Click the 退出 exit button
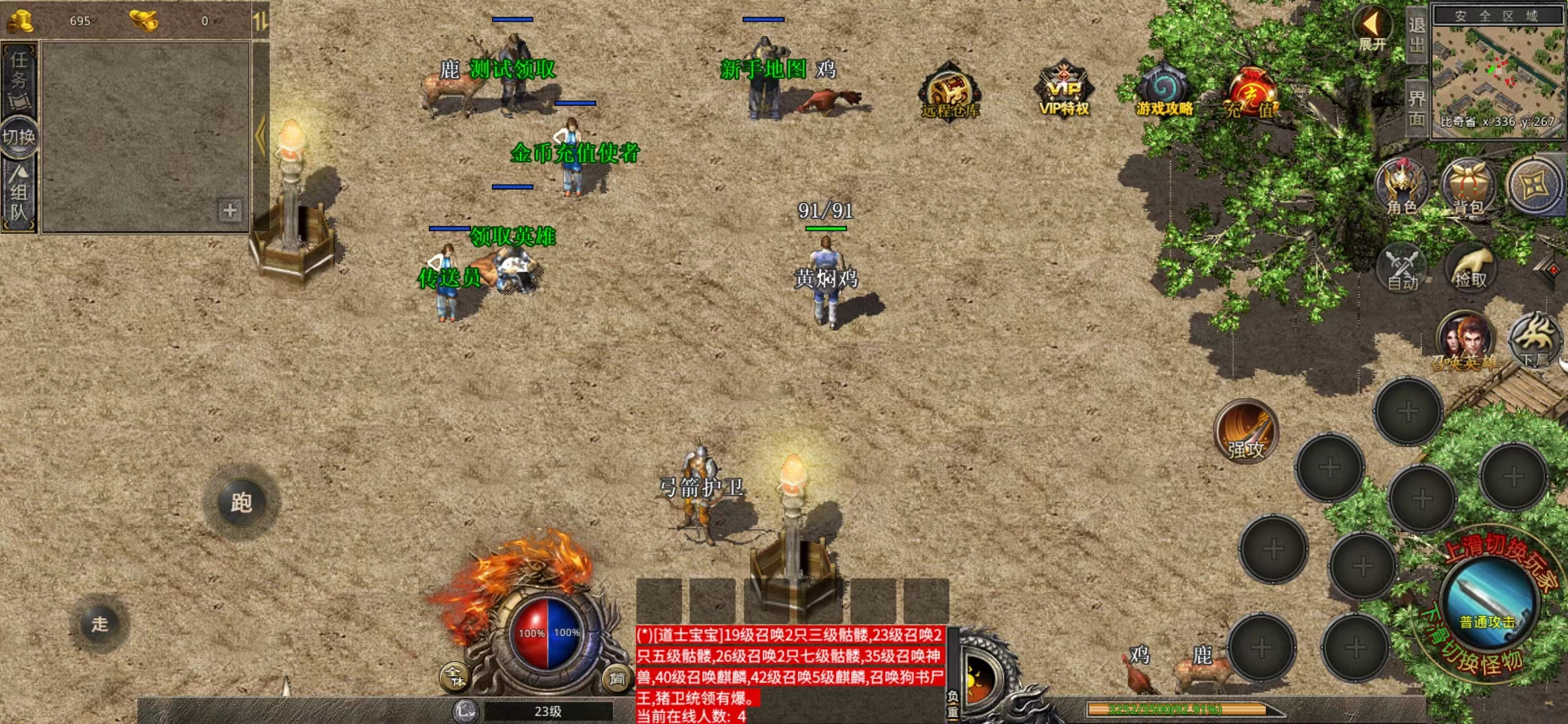This screenshot has width=1568, height=724. pos(1416,35)
